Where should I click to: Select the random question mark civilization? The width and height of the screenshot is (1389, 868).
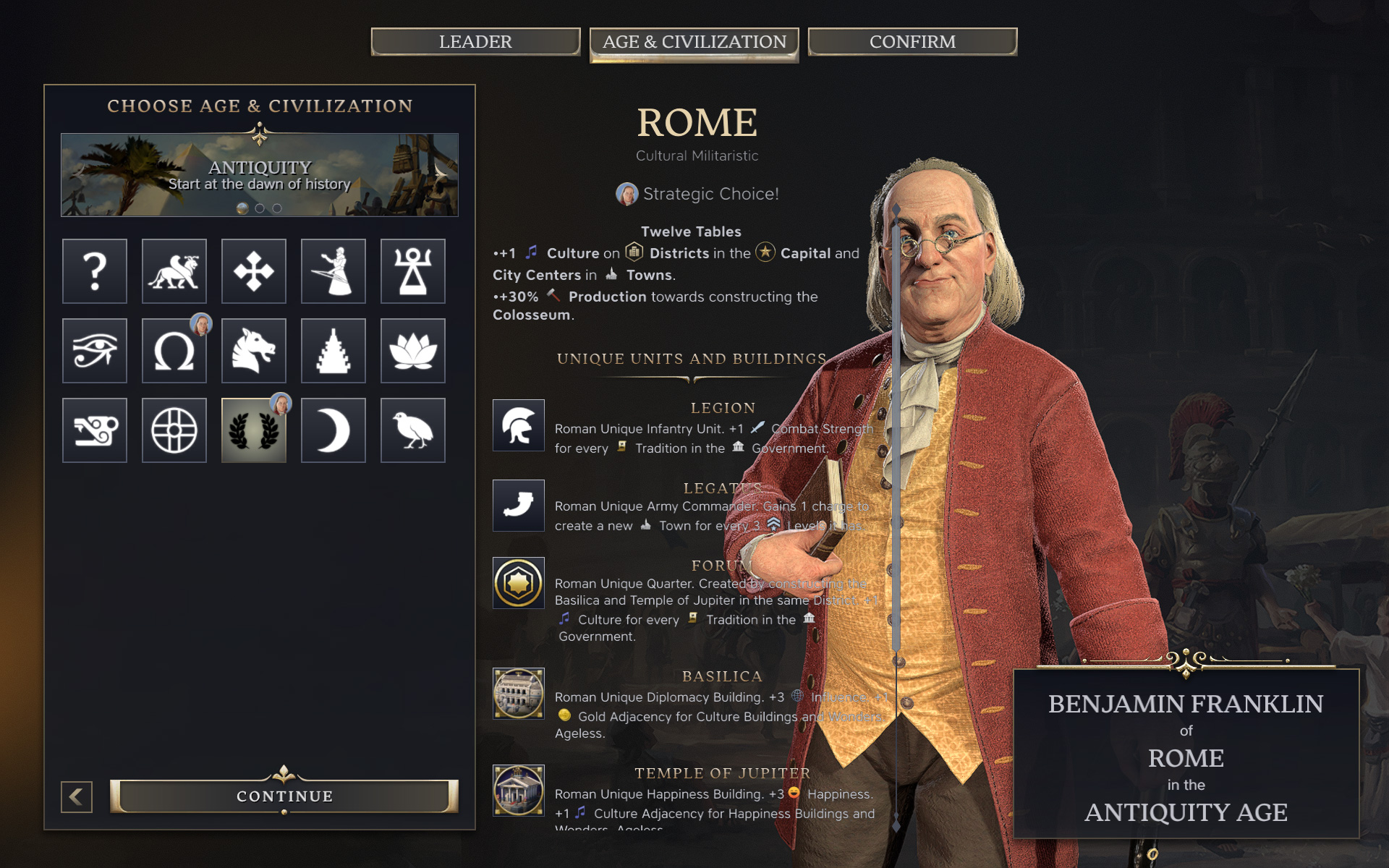tap(95, 271)
